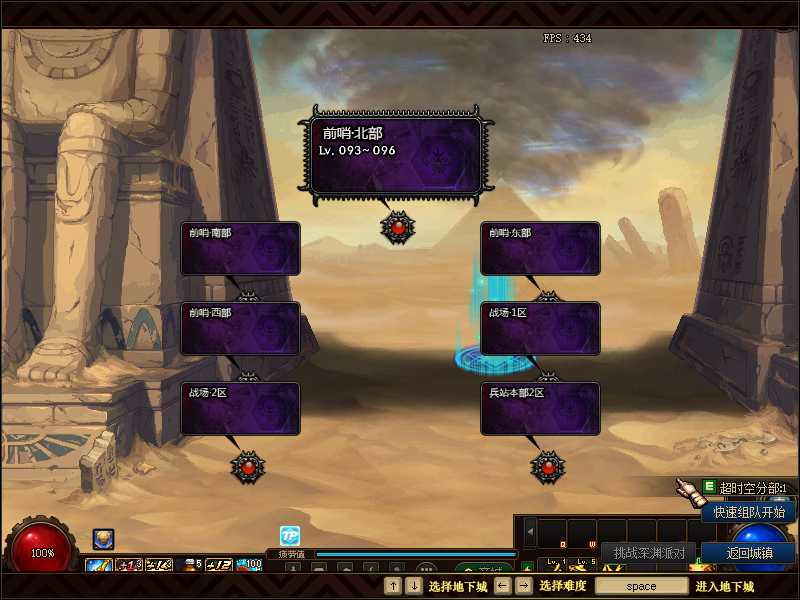
Task: Click the 挑战深渊派对 abyss party button
Action: click(649, 553)
